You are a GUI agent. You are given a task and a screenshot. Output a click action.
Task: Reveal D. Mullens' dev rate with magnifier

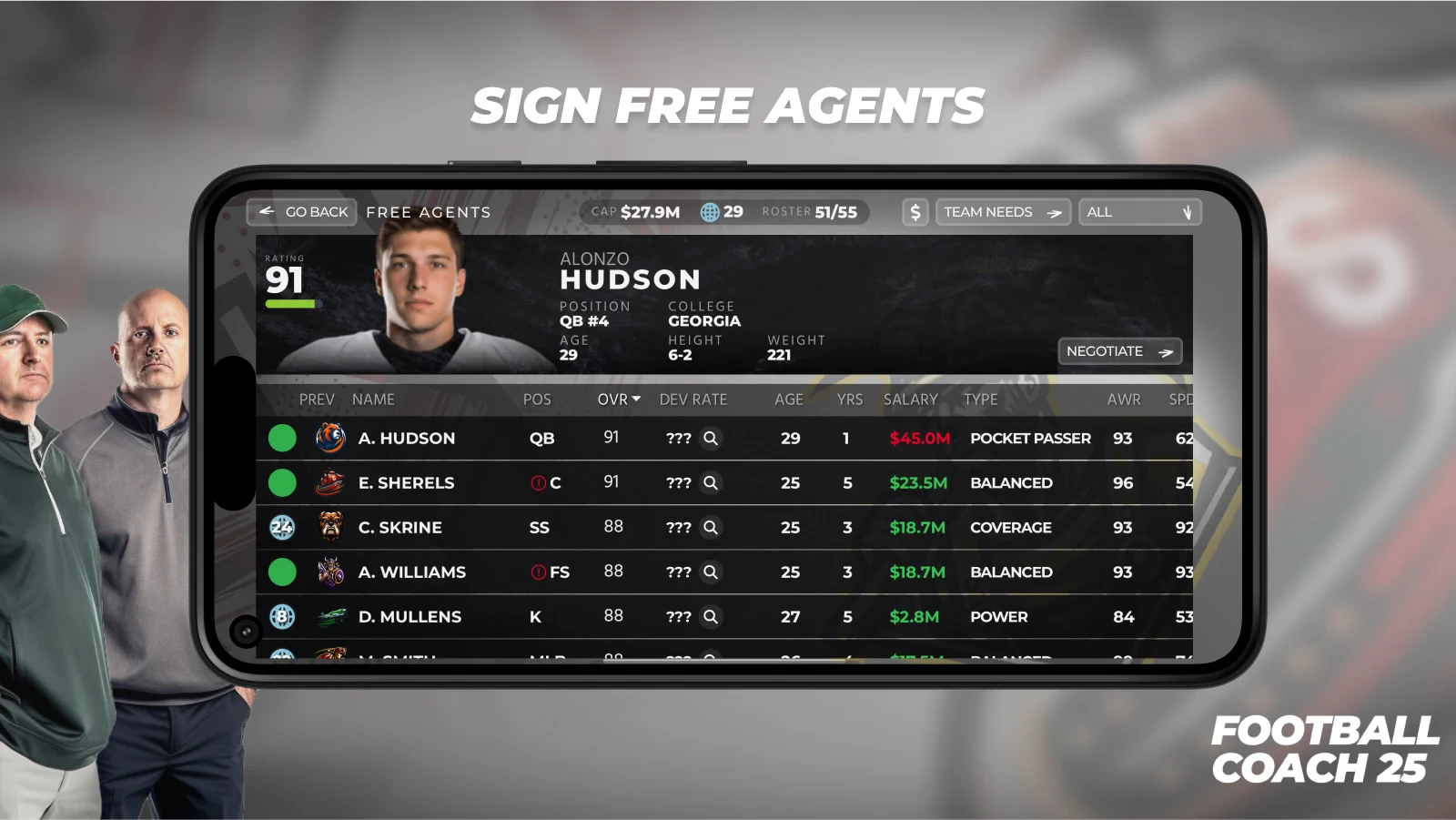711,617
